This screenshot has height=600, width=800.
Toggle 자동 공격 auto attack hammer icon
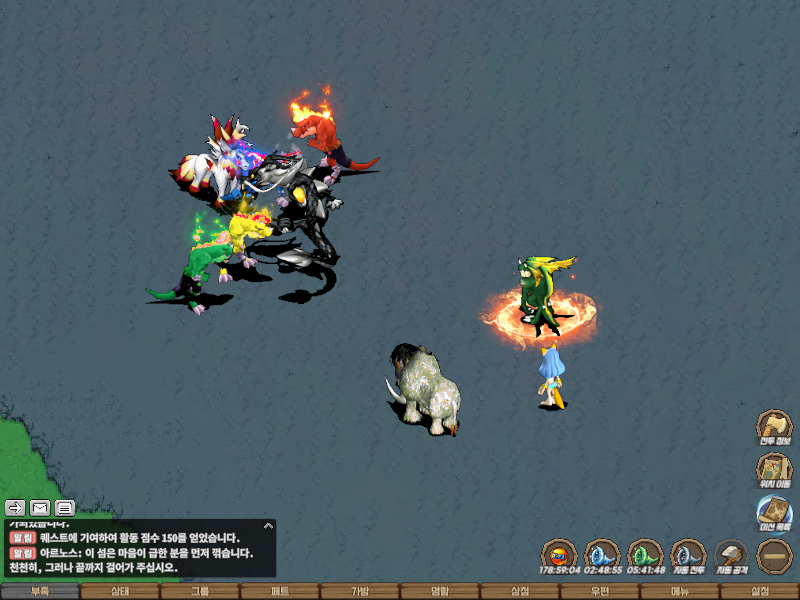[x=731, y=556]
